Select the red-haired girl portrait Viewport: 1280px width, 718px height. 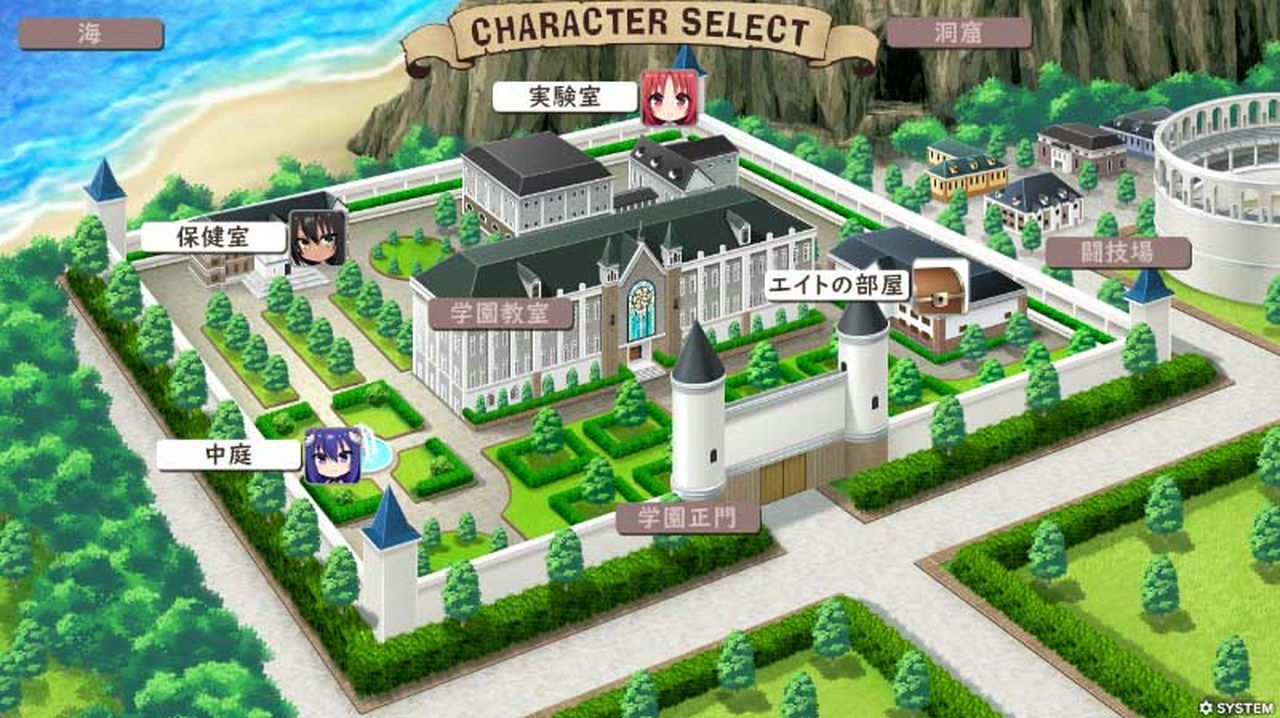pos(669,98)
